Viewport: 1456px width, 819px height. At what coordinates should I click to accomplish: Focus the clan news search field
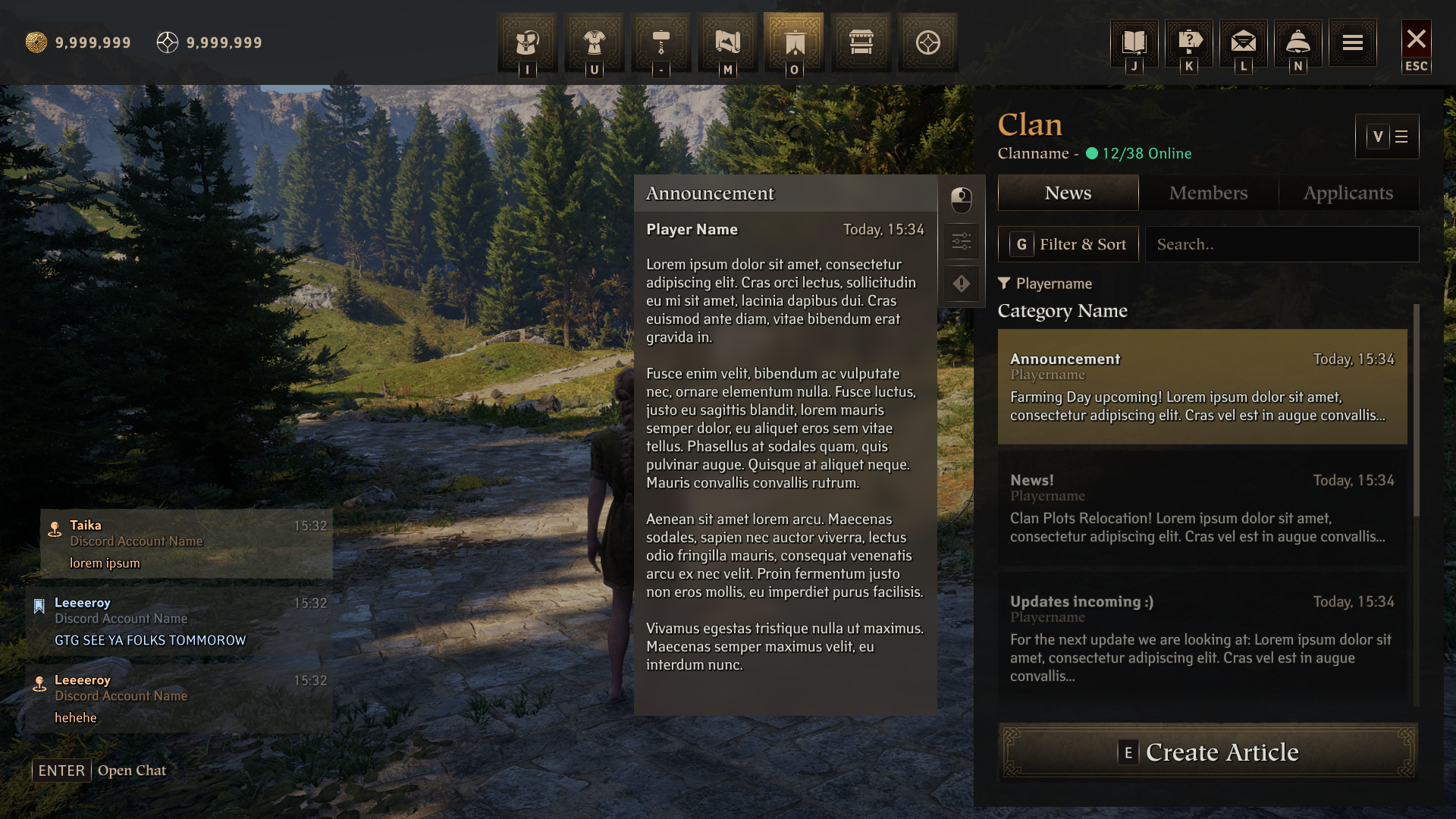tap(1282, 244)
